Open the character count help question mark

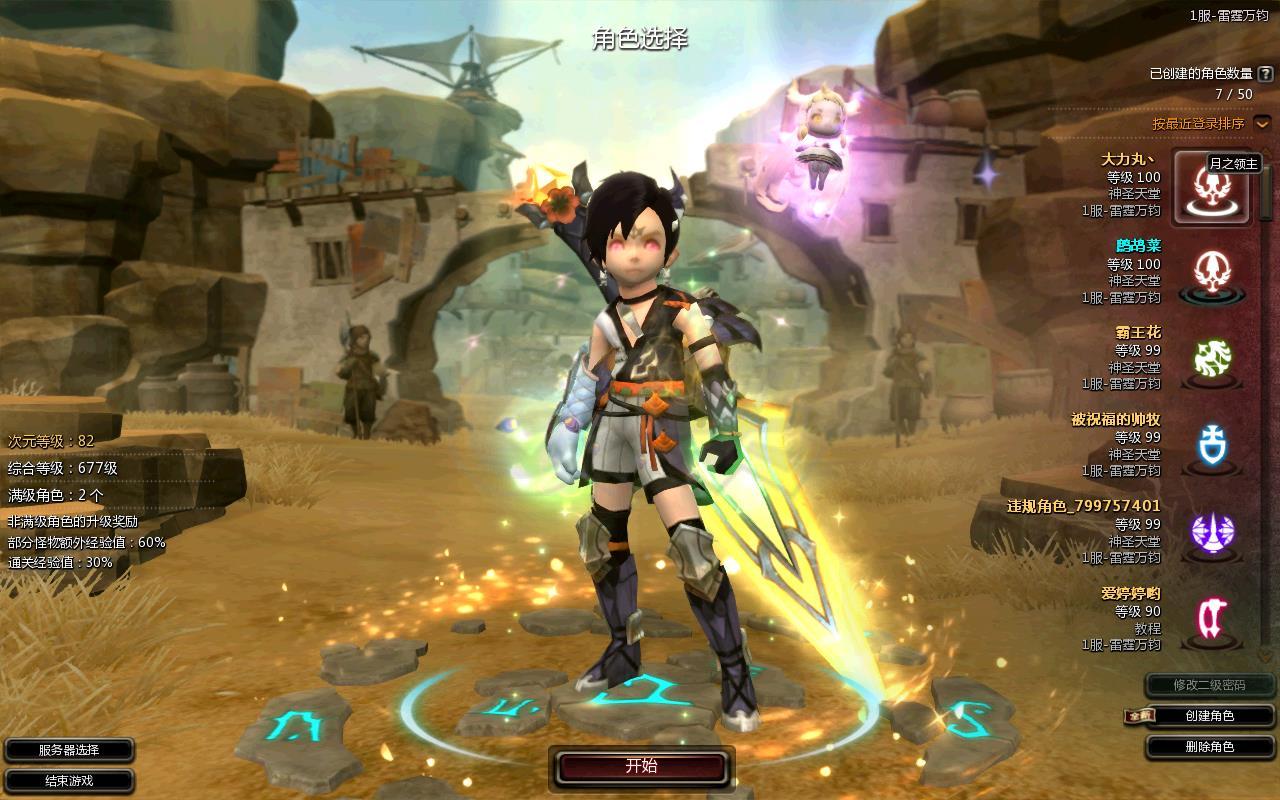click(1265, 74)
